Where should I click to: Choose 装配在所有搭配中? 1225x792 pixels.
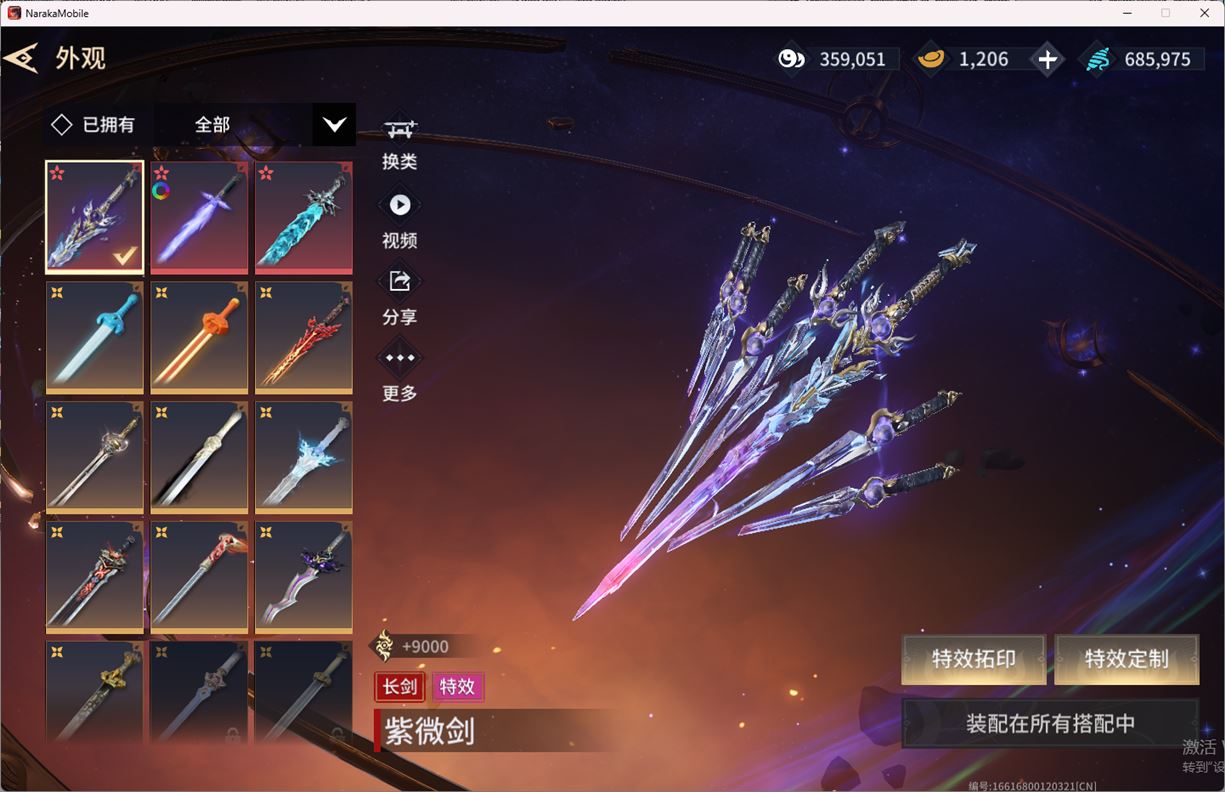(1050, 723)
